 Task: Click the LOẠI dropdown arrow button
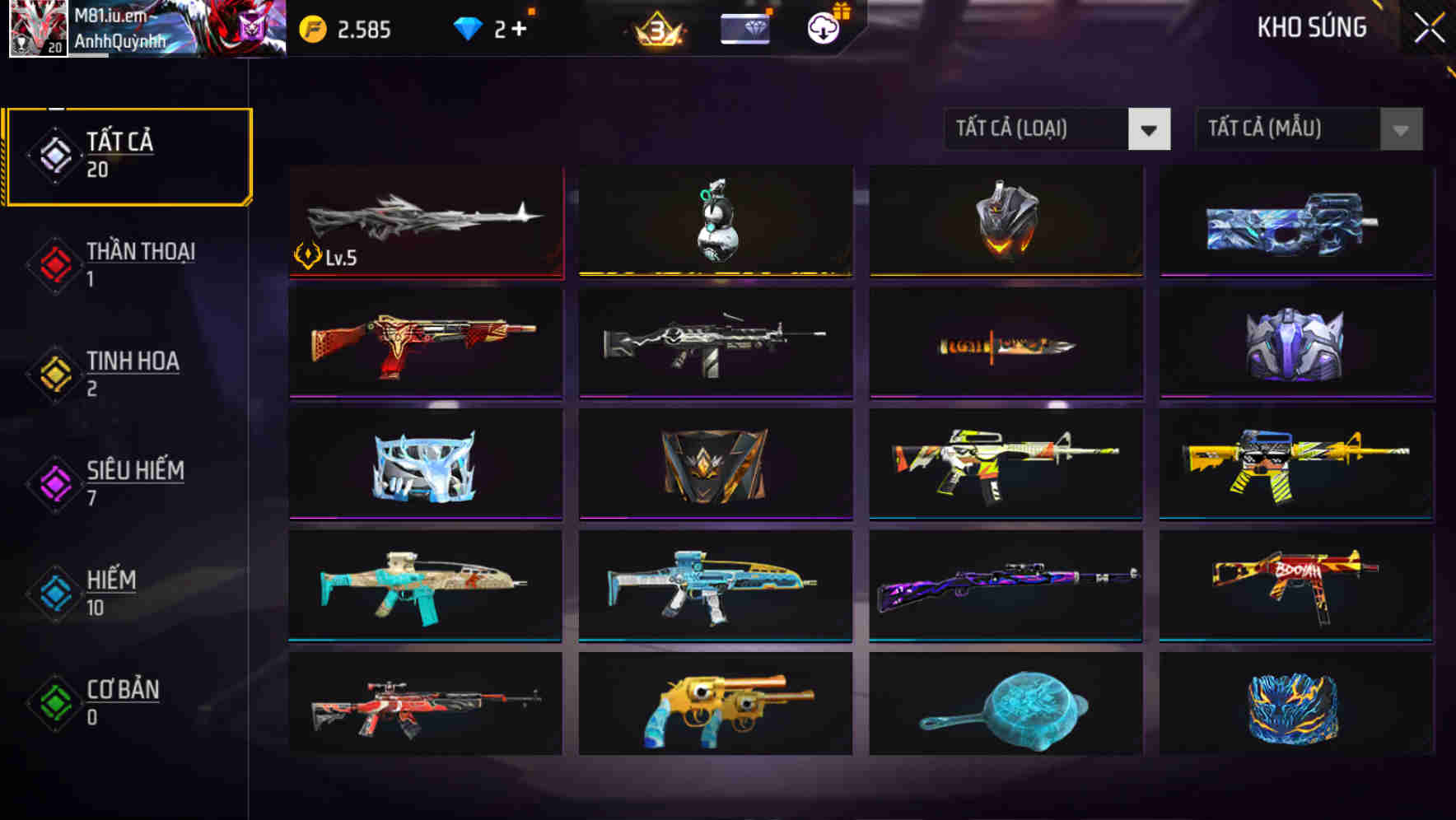point(1150,129)
